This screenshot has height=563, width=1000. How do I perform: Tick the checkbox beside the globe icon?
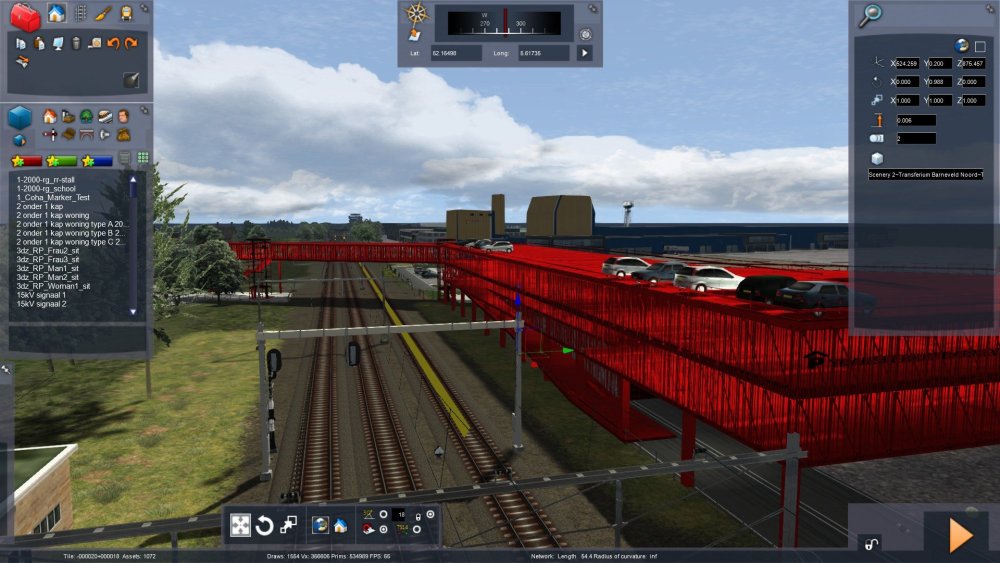[x=980, y=46]
